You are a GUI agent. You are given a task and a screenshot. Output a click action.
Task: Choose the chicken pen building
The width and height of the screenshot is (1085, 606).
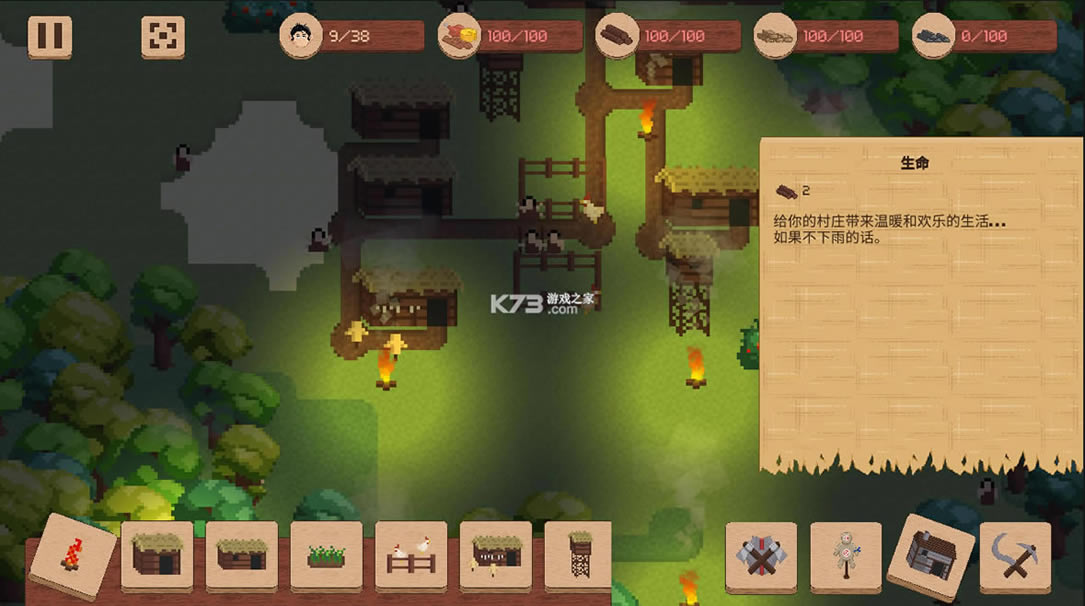click(x=411, y=554)
